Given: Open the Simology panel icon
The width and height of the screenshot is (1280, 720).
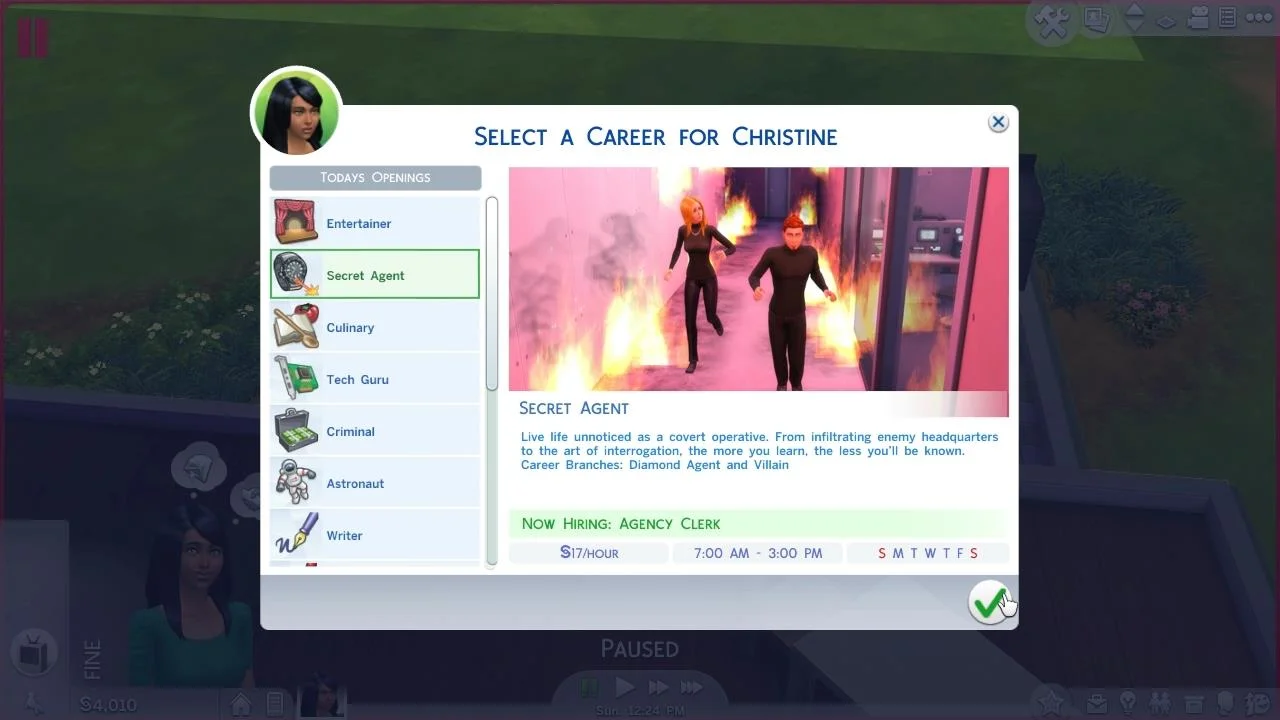Looking at the screenshot, I should 1225,702.
